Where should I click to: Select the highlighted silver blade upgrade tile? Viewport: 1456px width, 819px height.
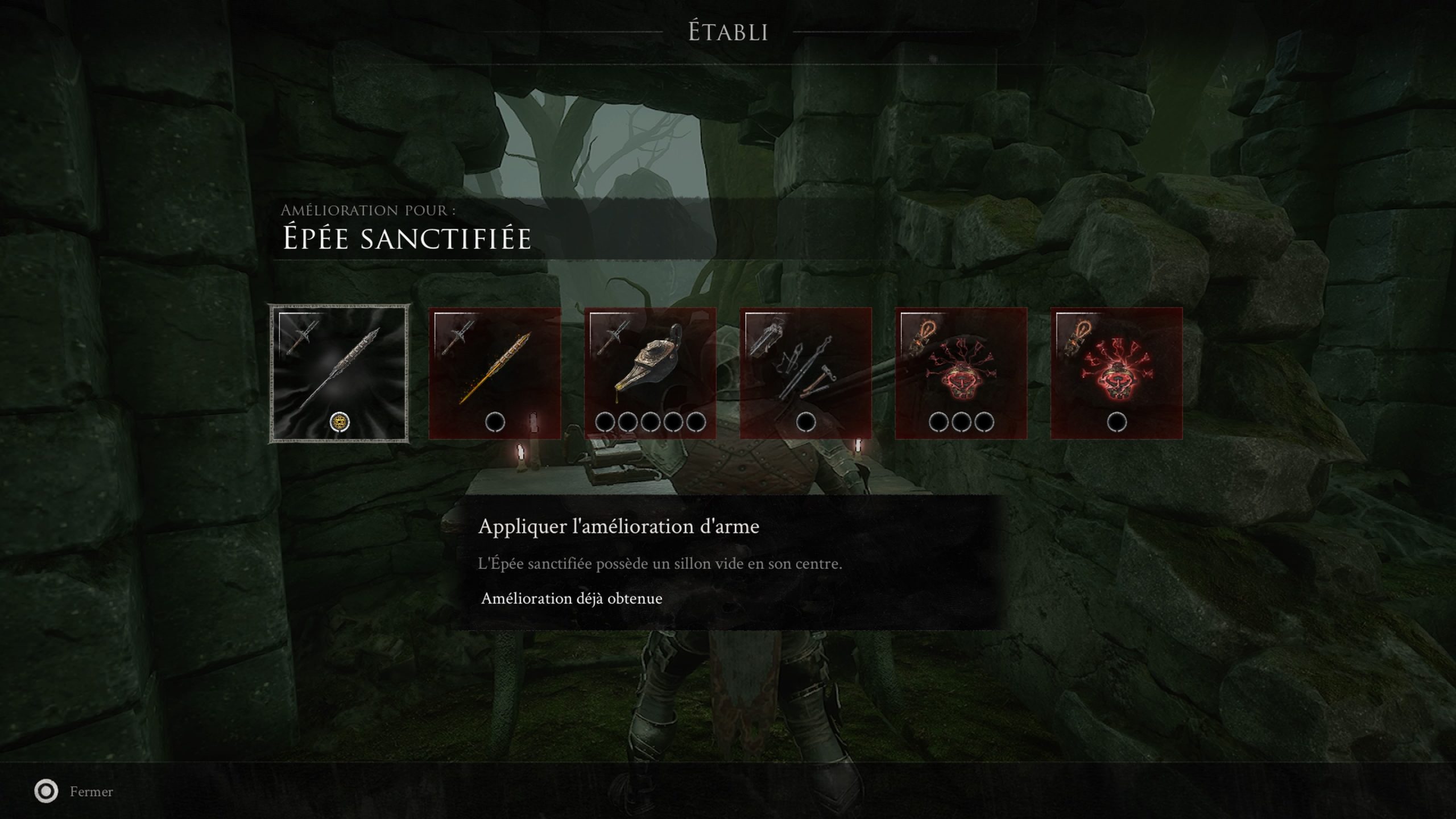(x=339, y=374)
